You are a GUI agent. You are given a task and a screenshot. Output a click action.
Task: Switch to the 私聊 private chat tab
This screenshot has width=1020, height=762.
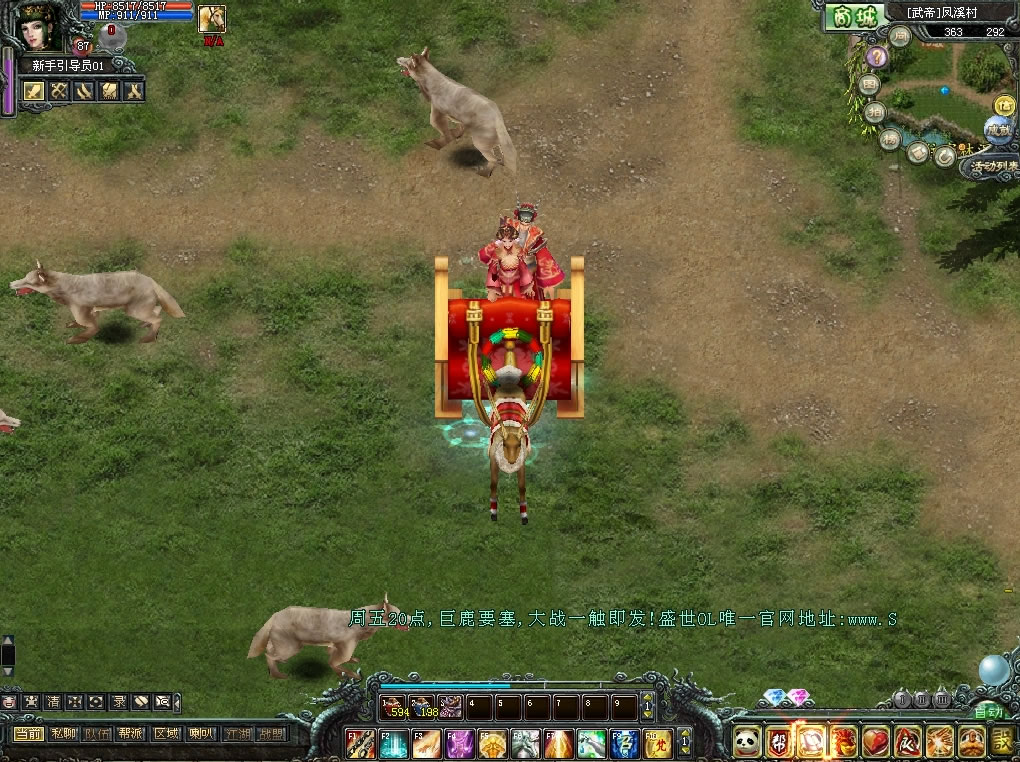click(x=62, y=734)
